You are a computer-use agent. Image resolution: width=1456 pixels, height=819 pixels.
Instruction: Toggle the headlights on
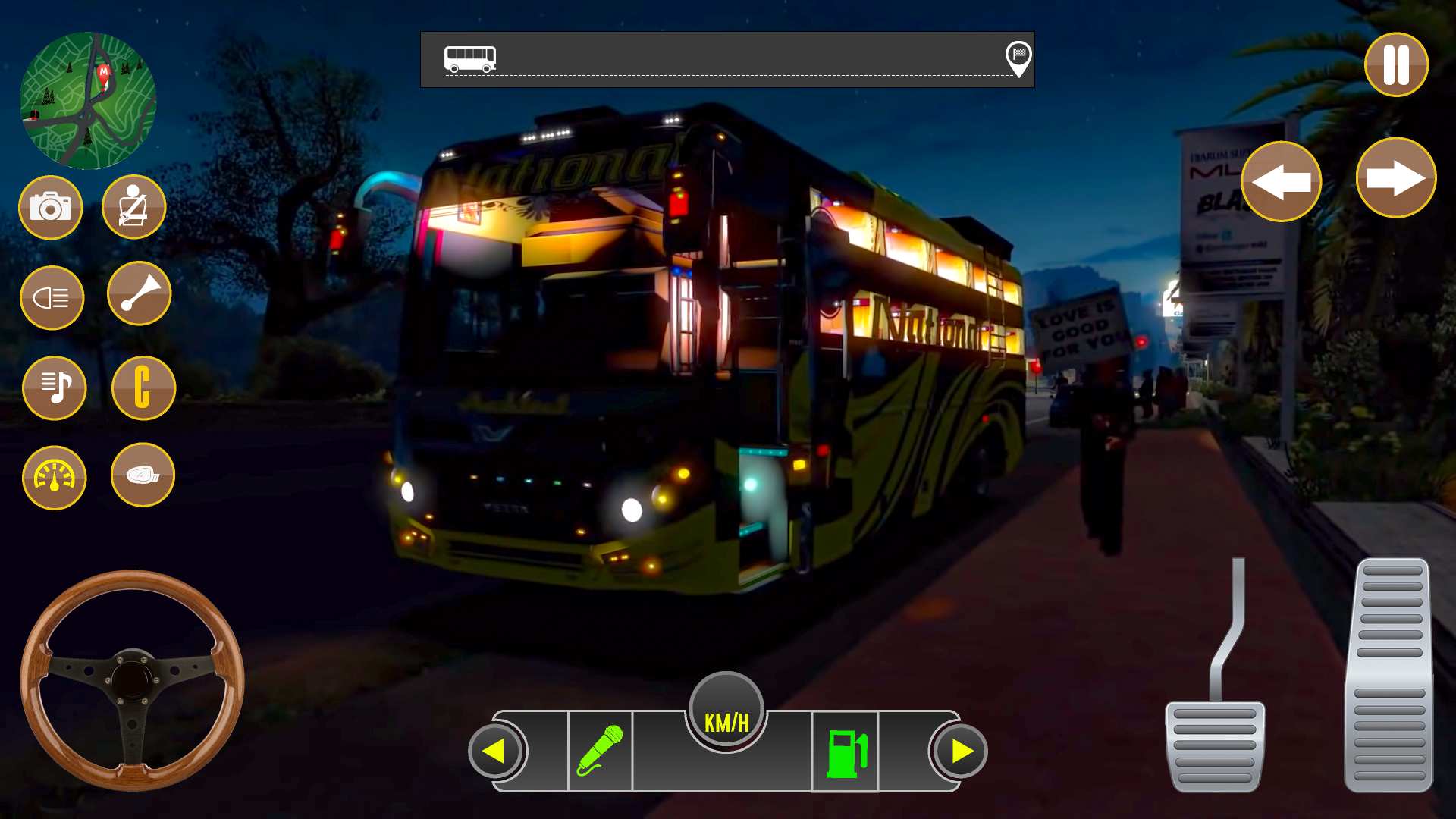53,297
